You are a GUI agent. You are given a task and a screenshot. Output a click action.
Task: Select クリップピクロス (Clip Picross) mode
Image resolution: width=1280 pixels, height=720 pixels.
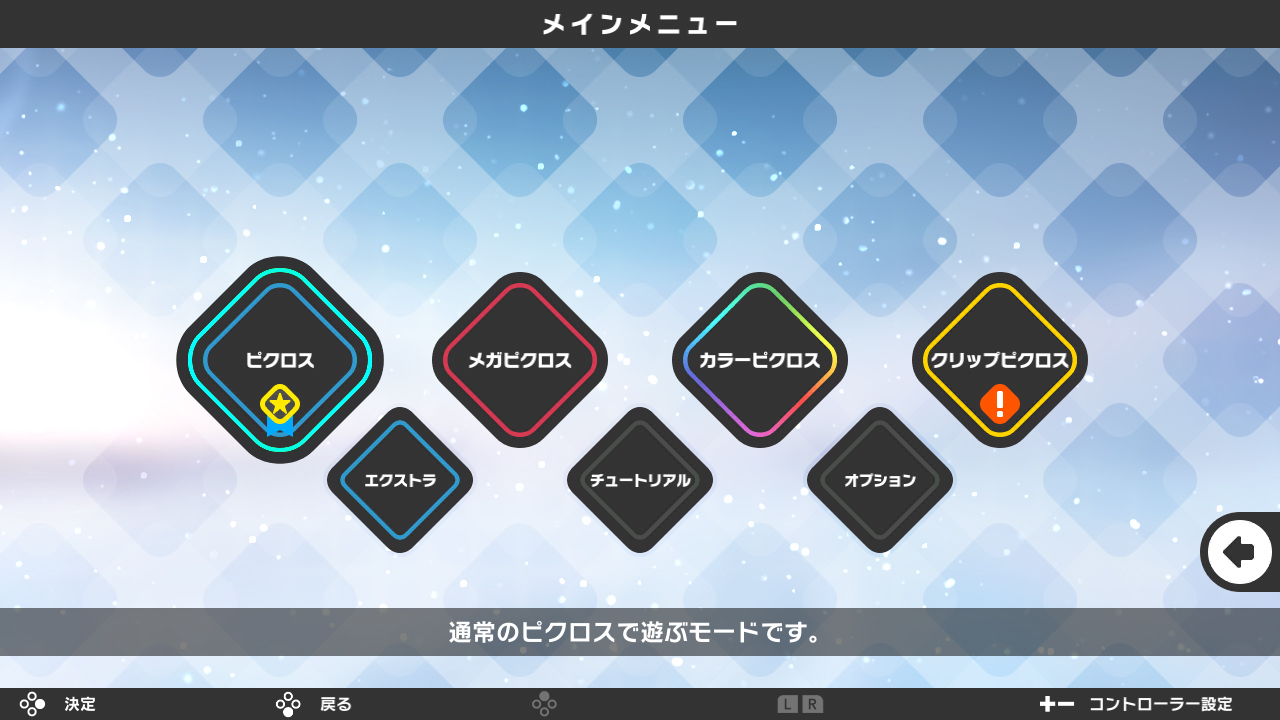tap(1000, 360)
